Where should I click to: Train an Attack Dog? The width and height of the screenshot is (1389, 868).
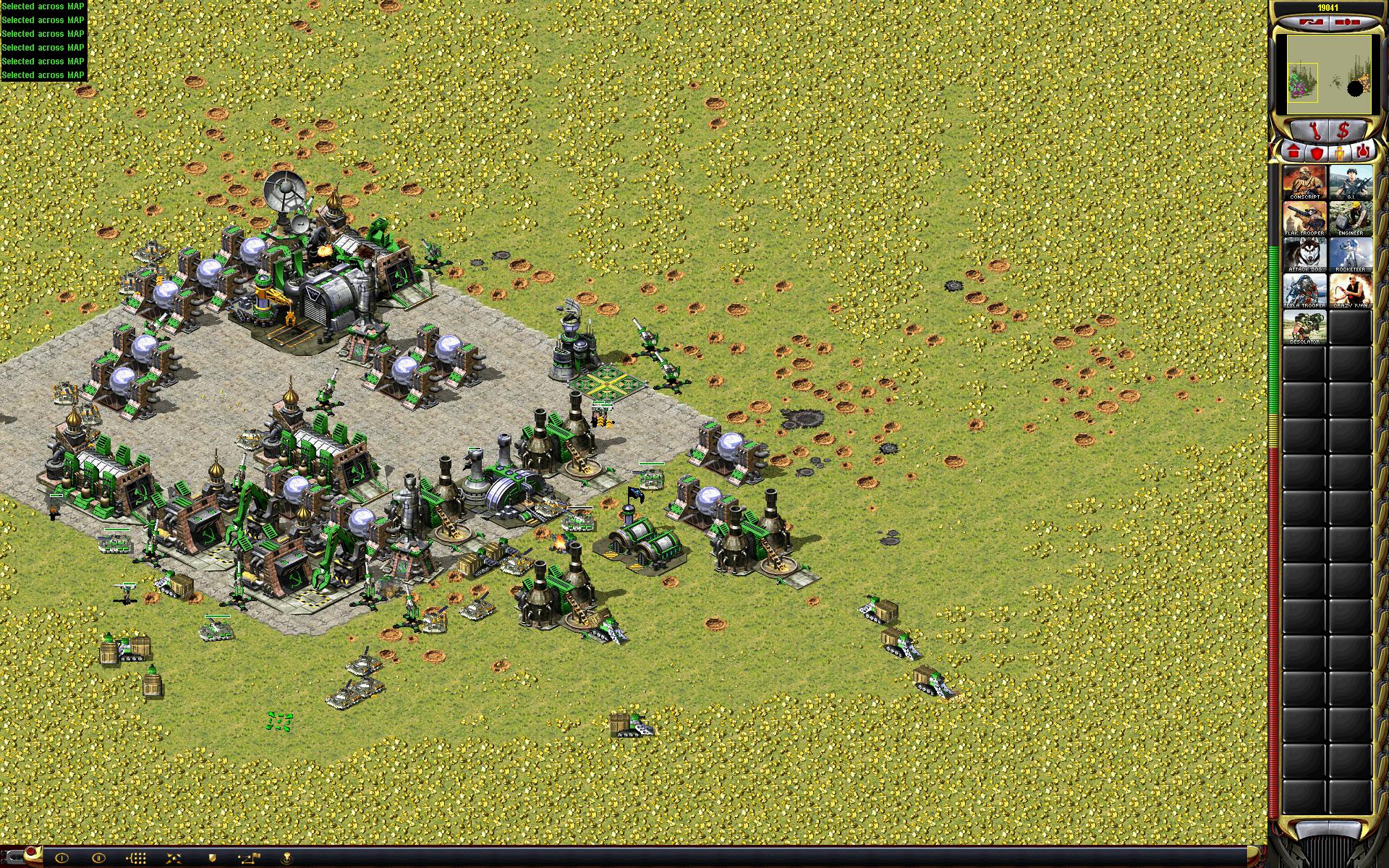pyautogui.click(x=1304, y=254)
